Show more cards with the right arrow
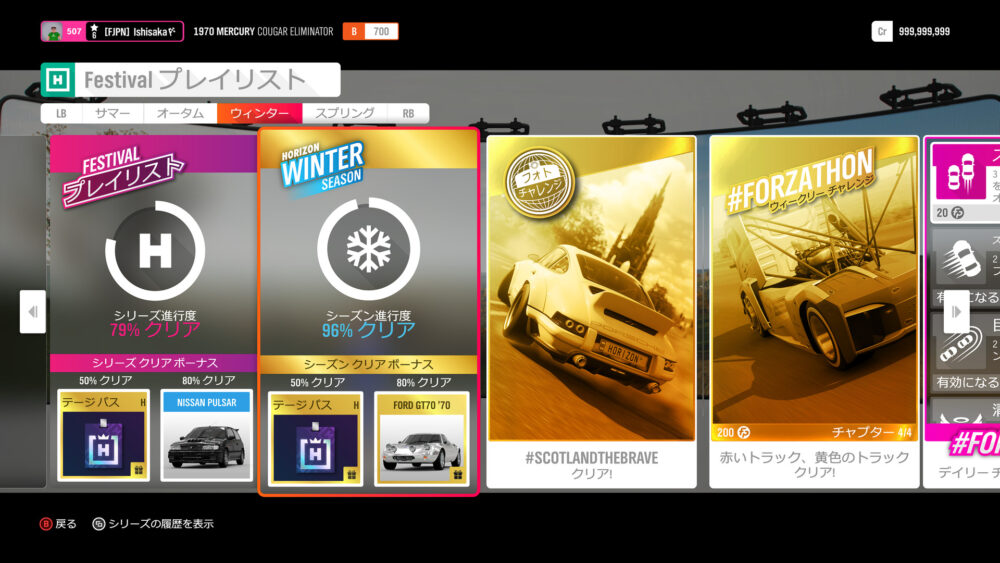The width and height of the screenshot is (1000, 563). 956,312
